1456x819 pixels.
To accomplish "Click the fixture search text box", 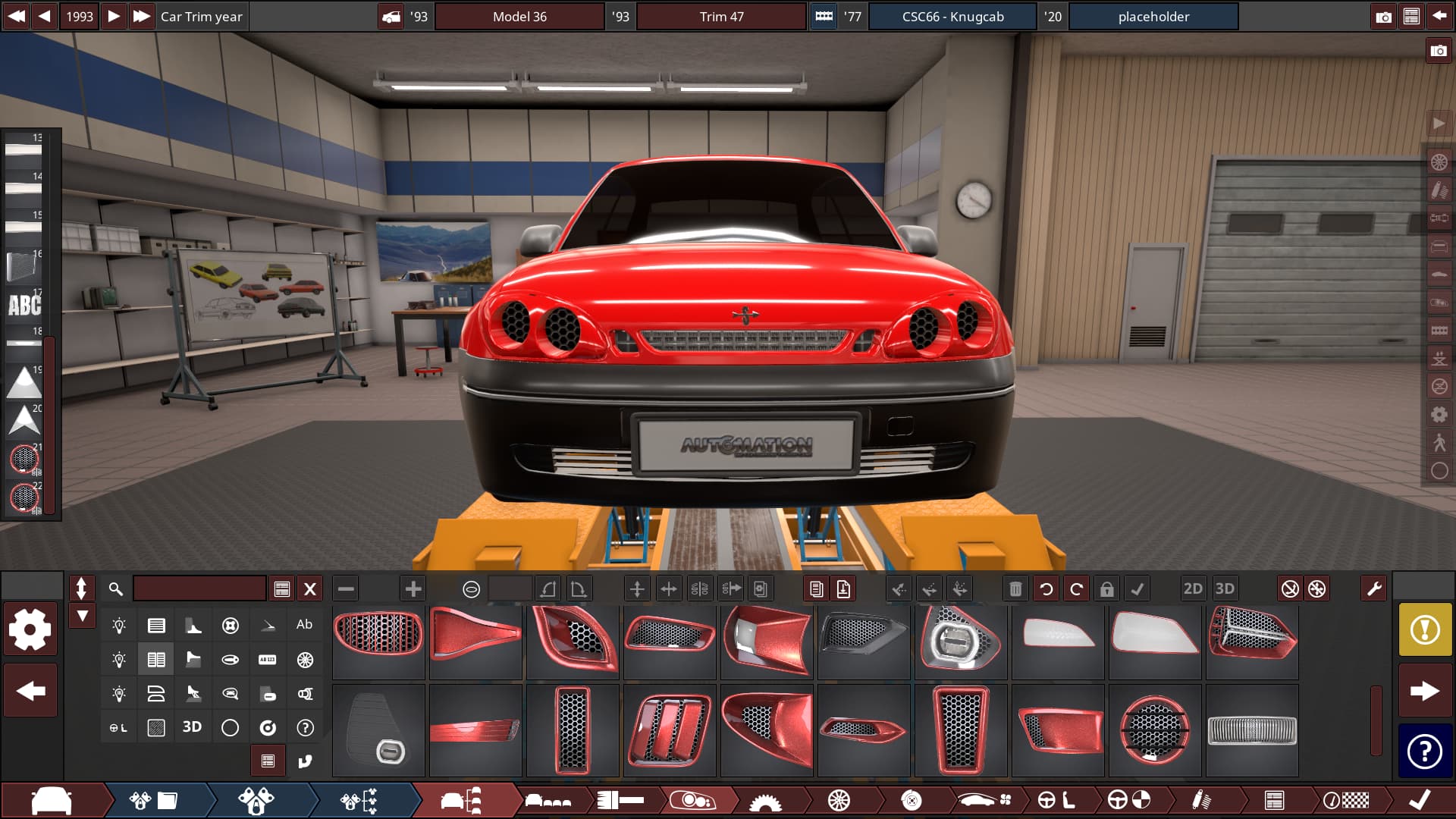I will pyautogui.click(x=199, y=589).
